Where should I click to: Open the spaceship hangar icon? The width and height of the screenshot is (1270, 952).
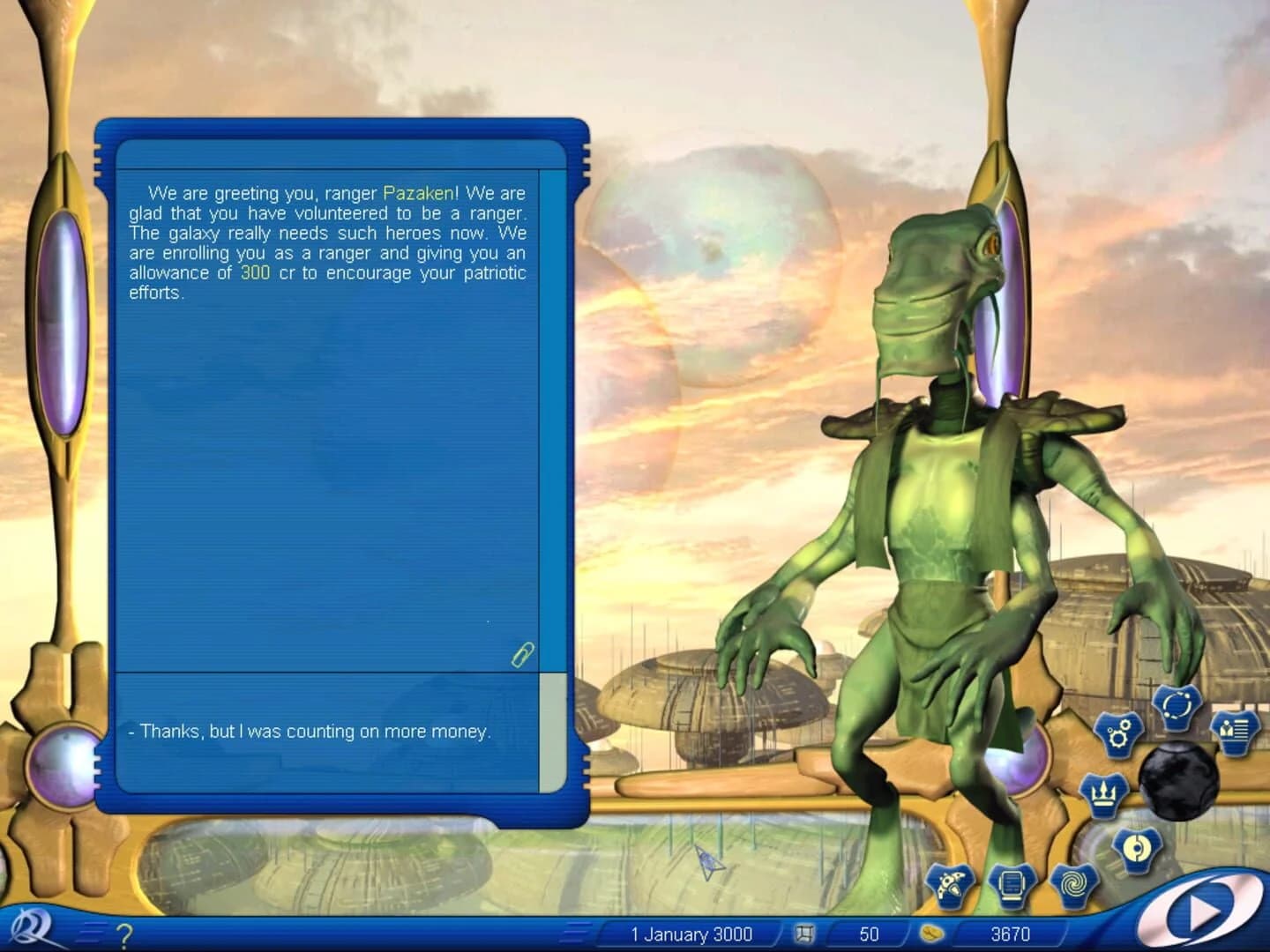point(948,881)
